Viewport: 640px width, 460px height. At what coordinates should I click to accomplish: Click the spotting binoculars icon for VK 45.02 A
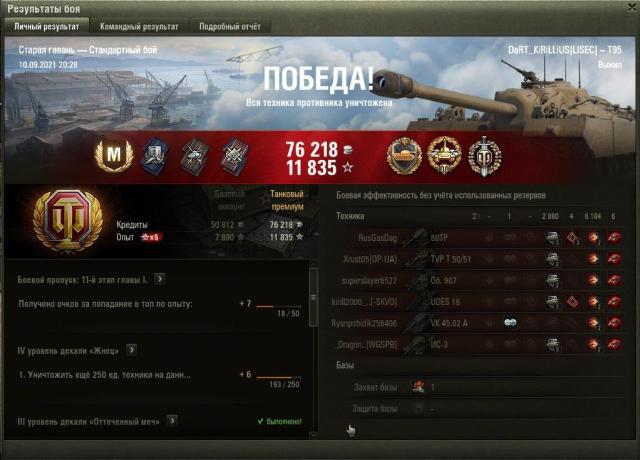(509, 323)
